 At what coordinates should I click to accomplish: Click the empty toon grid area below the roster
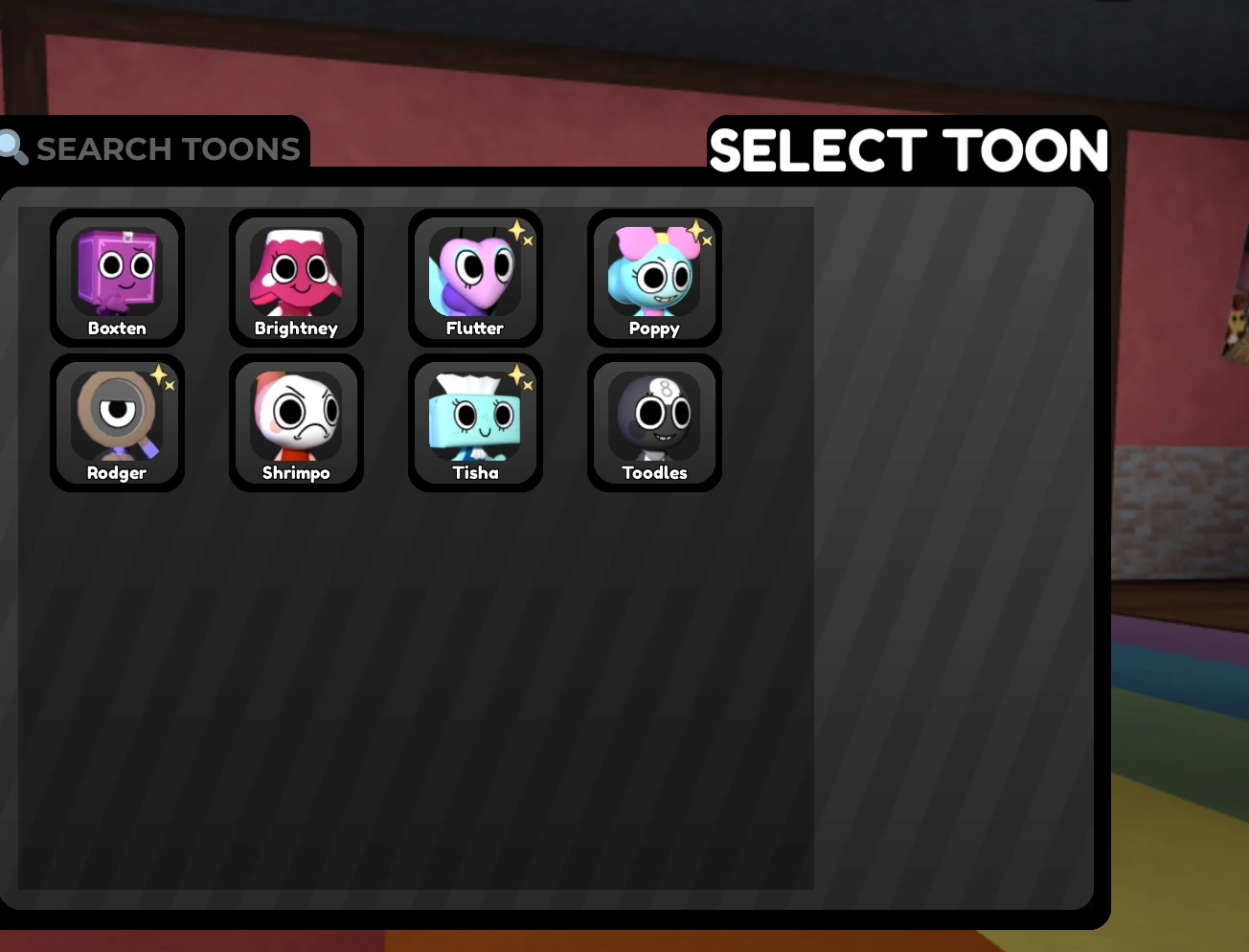(x=412, y=670)
